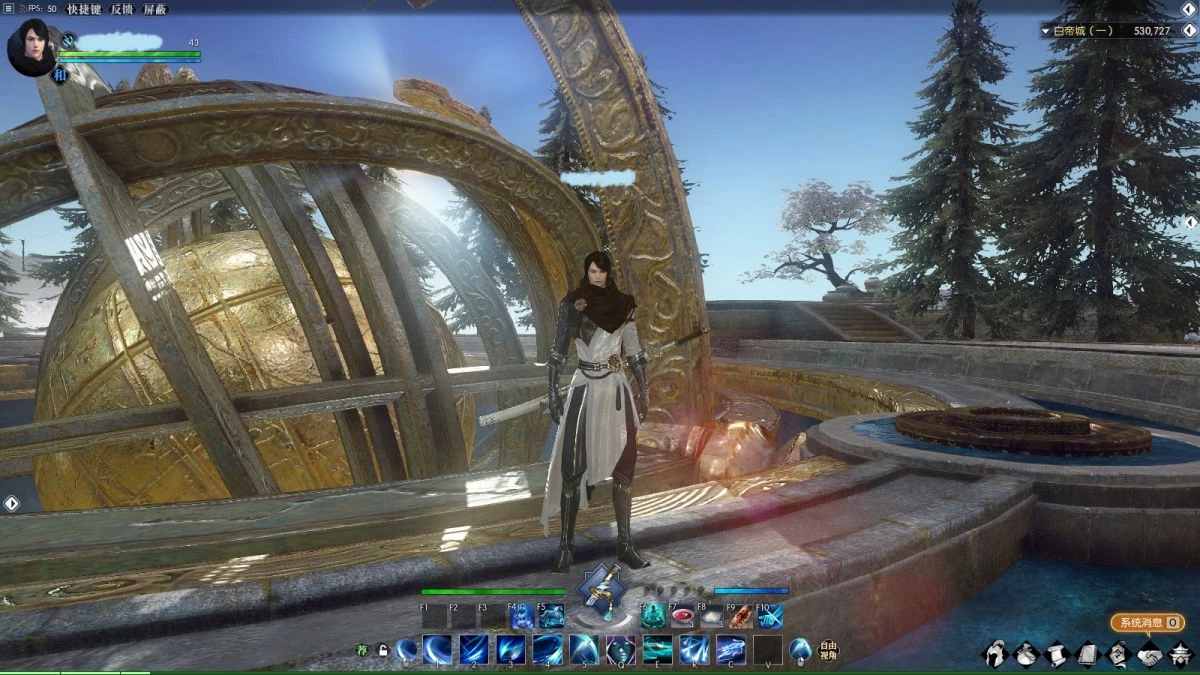
Task: Click the green 荐 recommend icon
Action: click(x=363, y=650)
